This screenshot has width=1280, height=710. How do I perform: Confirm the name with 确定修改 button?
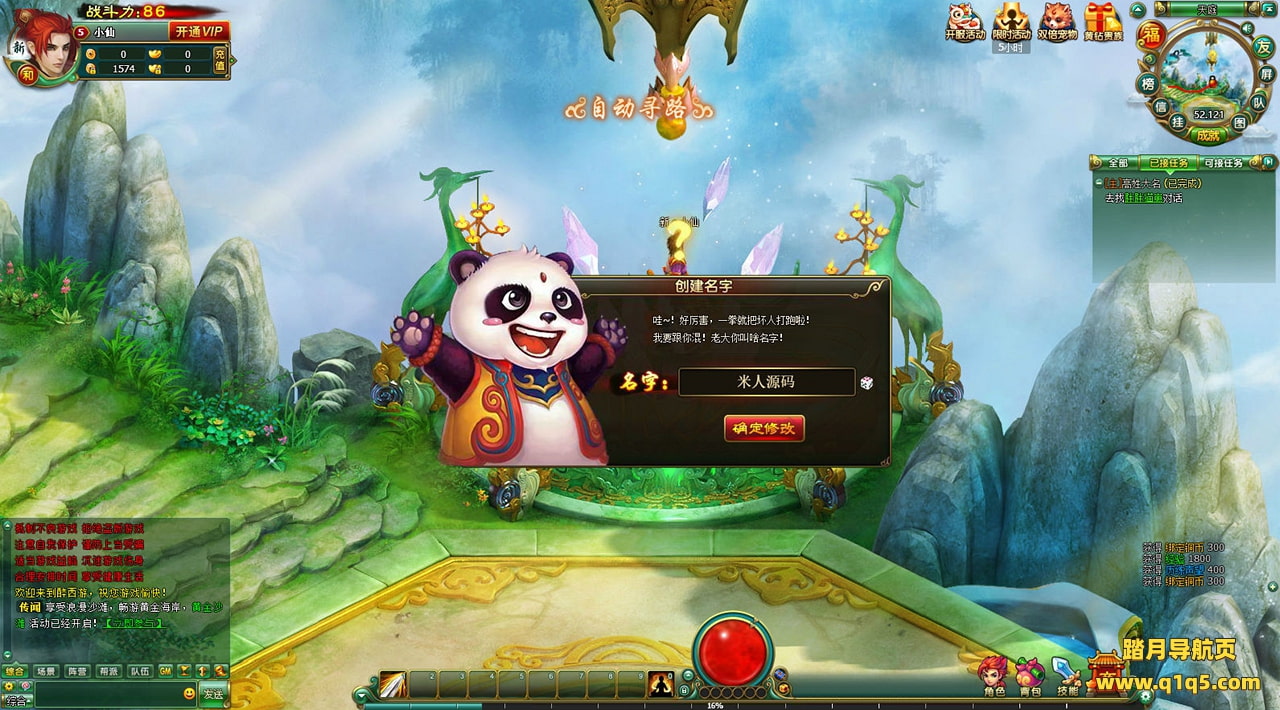tap(764, 428)
